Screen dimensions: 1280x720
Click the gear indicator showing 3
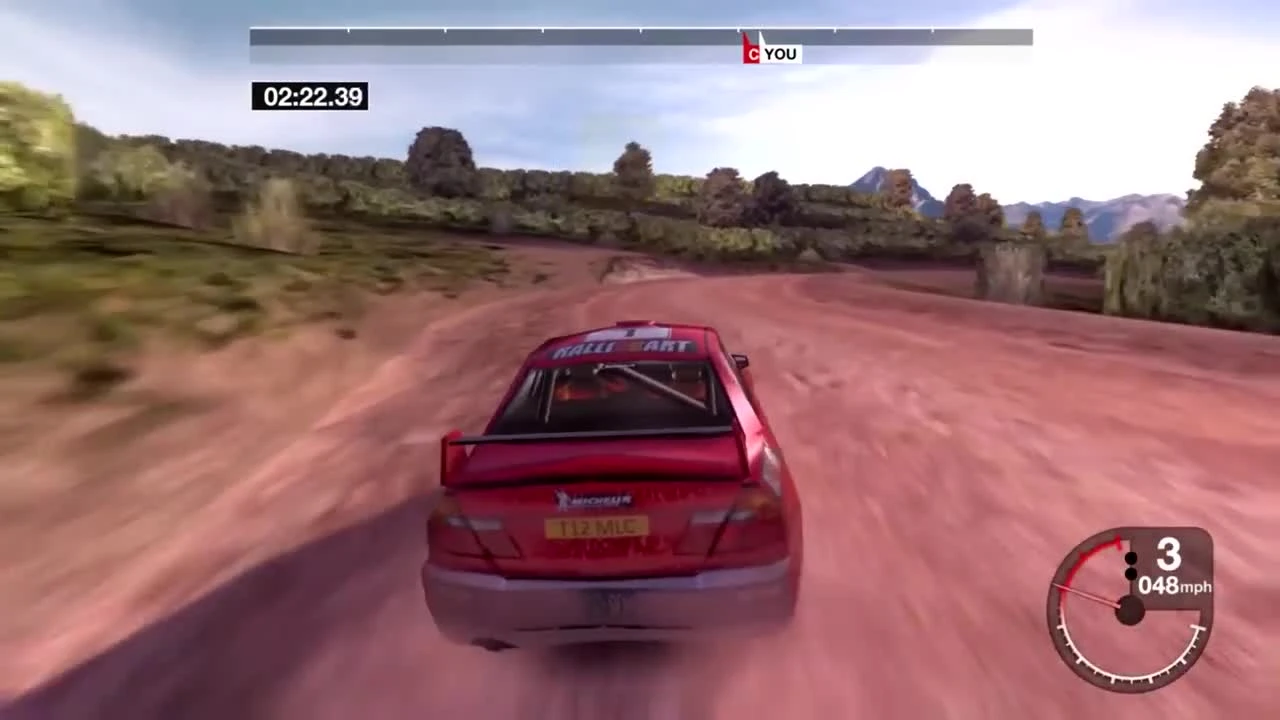(1167, 555)
